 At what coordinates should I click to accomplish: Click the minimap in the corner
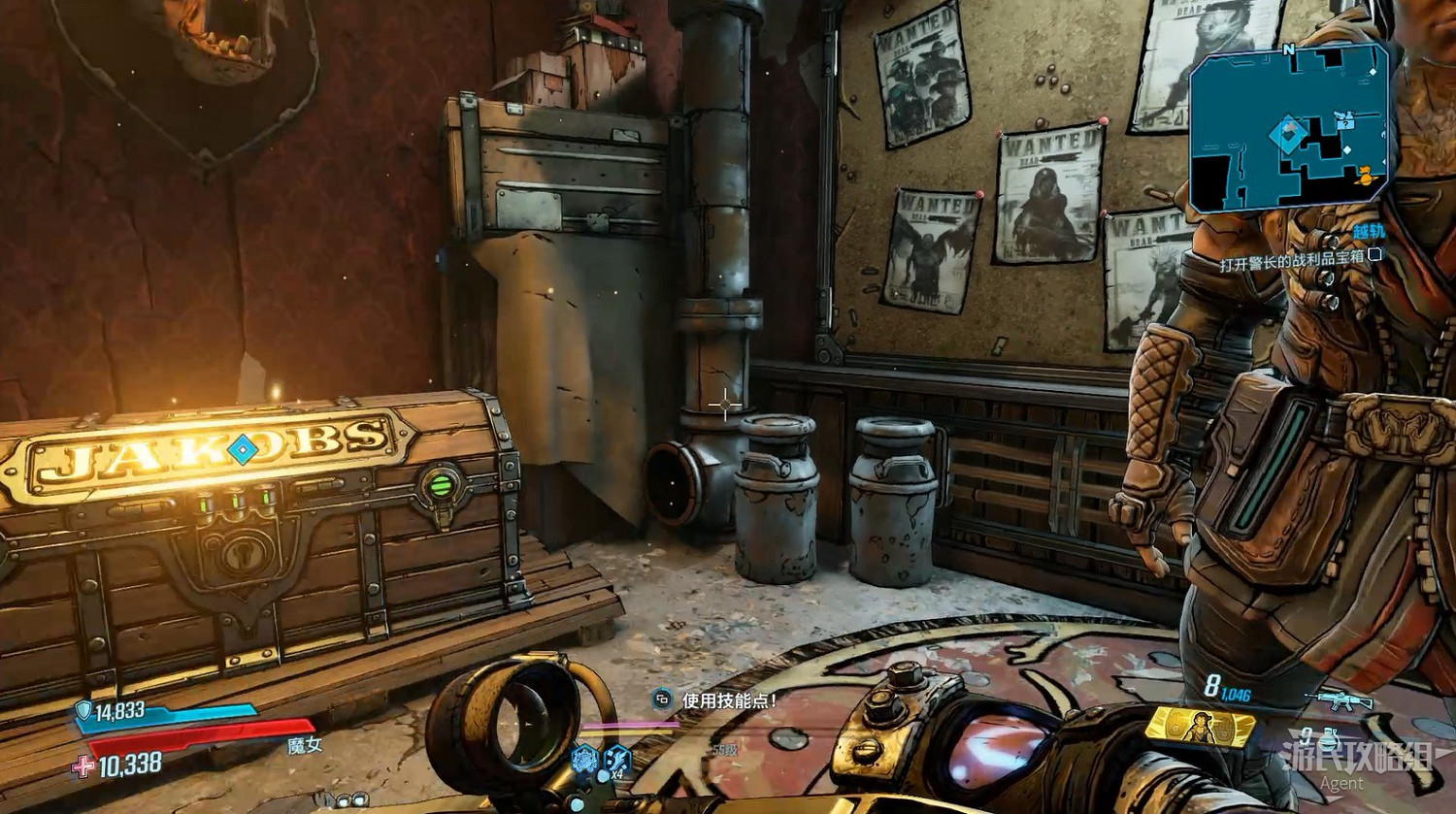[1288, 131]
